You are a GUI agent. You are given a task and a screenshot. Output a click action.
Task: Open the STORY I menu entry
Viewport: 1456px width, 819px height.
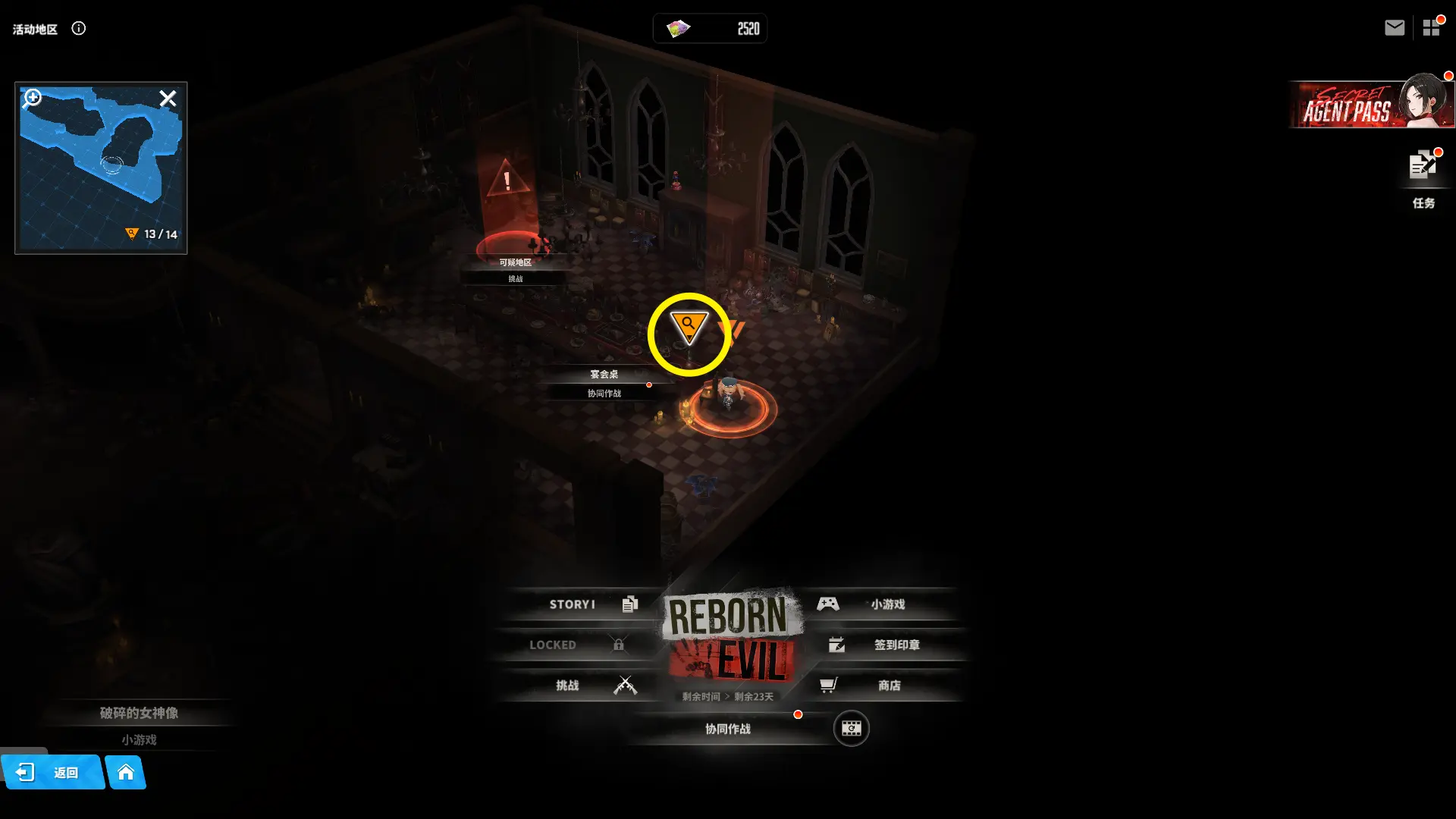click(x=584, y=604)
